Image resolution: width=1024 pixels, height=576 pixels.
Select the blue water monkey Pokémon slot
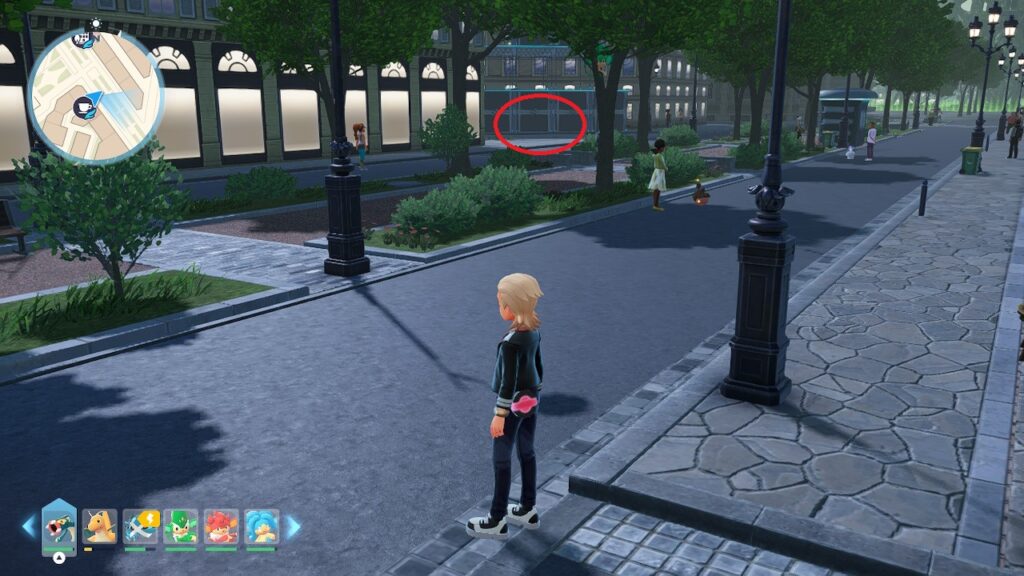pyautogui.click(x=261, y=526)
